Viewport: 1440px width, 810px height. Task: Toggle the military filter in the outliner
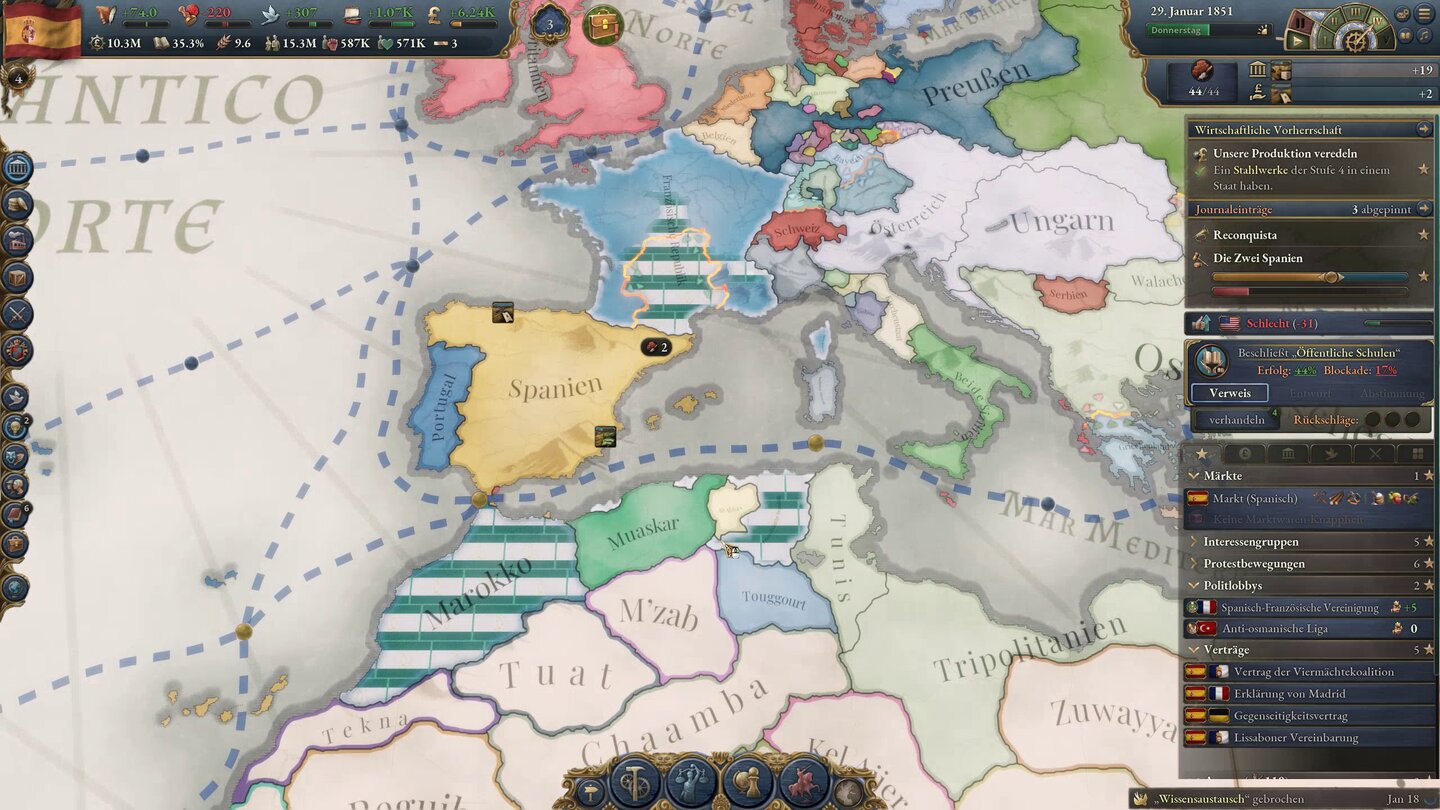[1376, 455]
